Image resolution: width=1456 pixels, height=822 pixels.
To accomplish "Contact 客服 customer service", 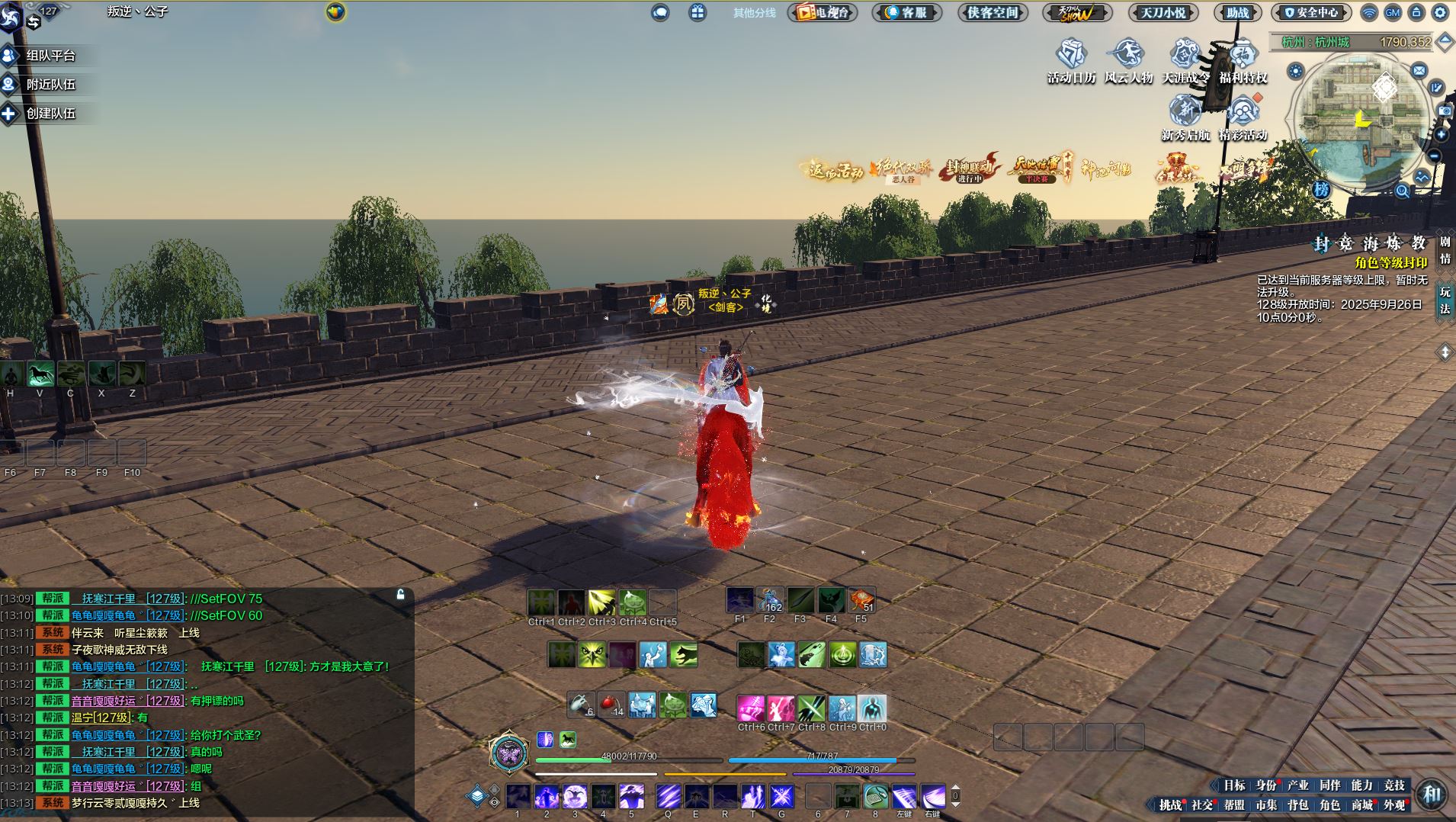I will coord(906,12).
